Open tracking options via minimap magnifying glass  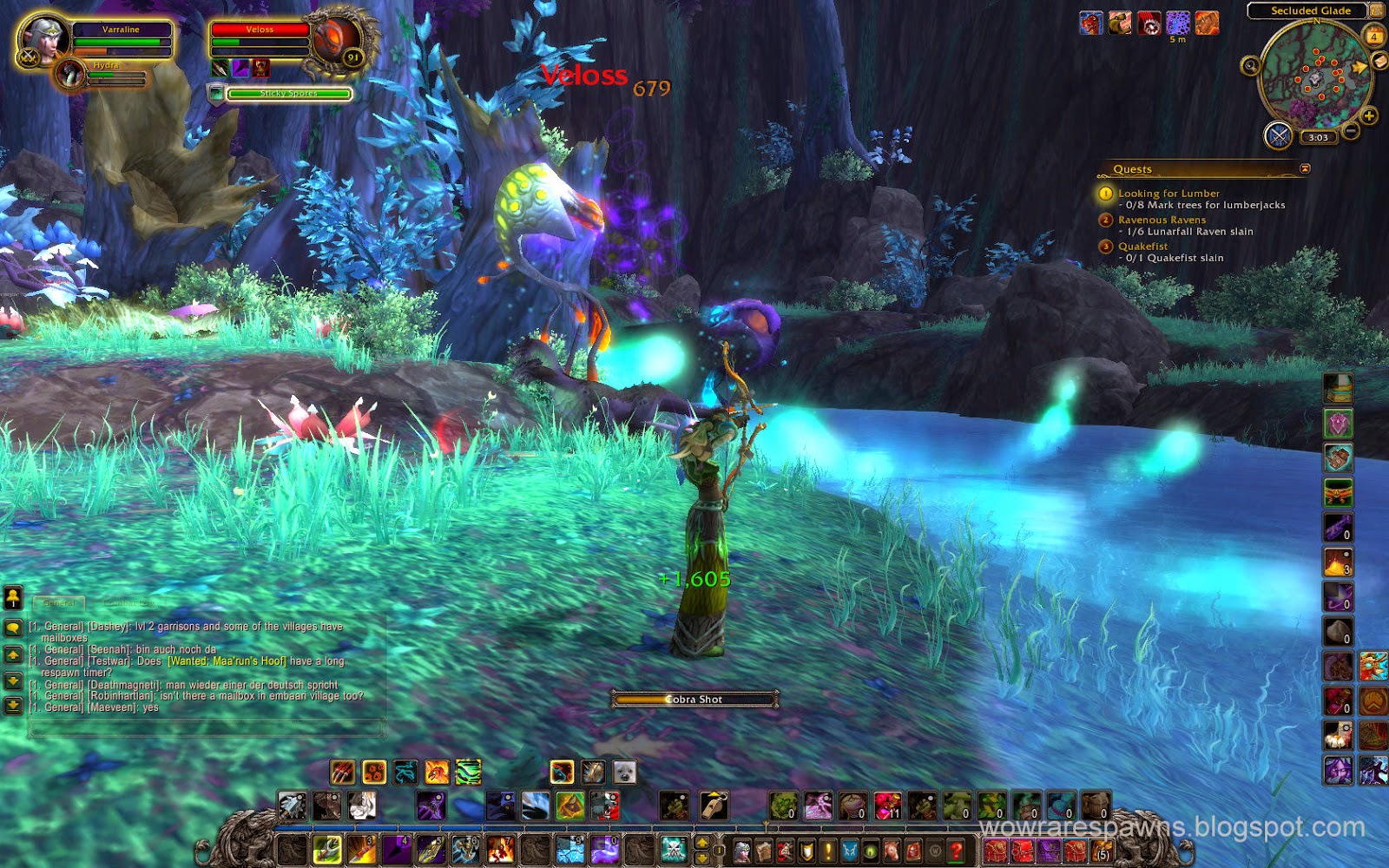tap(1251, 66)
